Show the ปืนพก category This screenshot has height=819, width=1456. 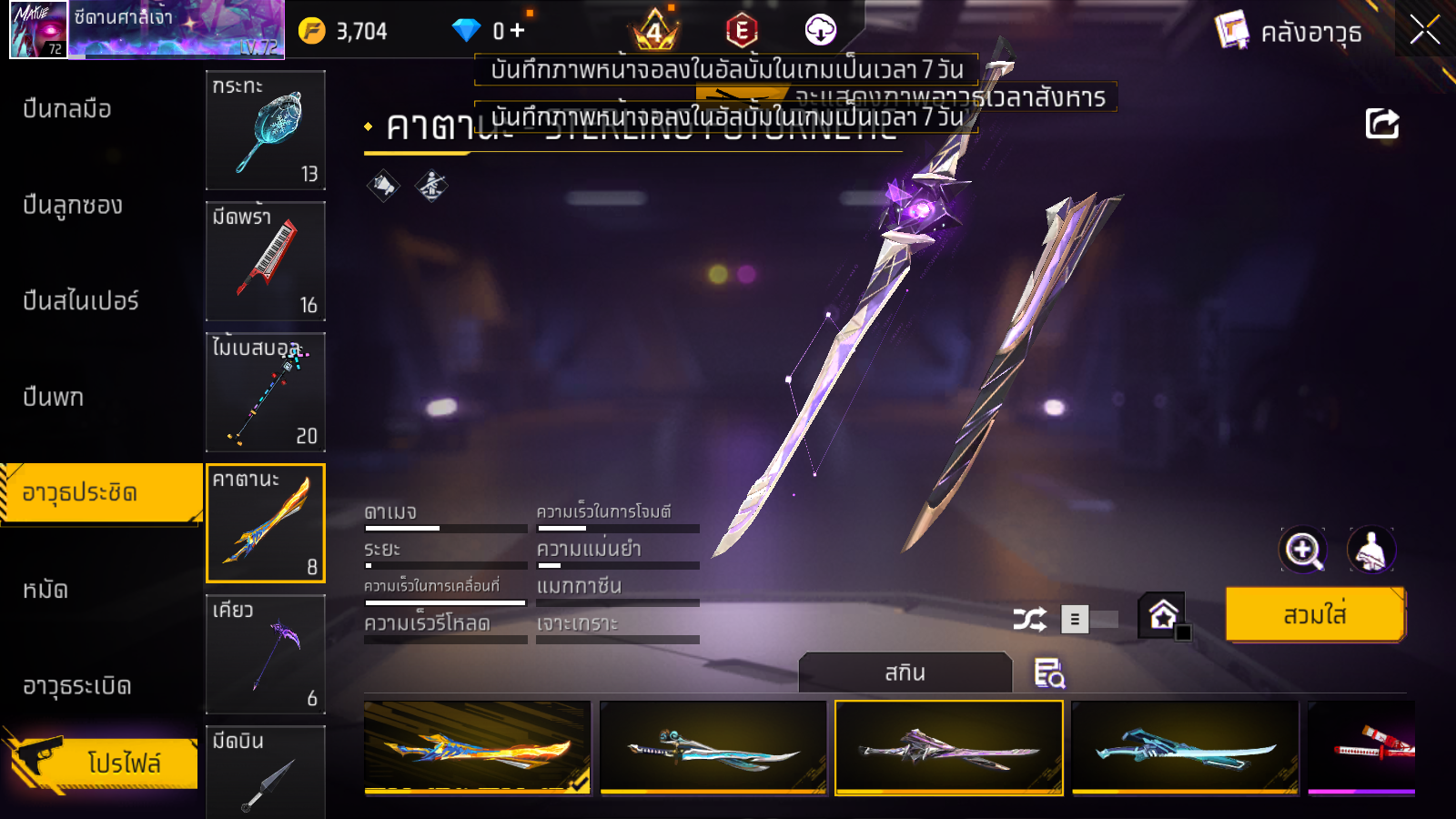click(54, 398)
